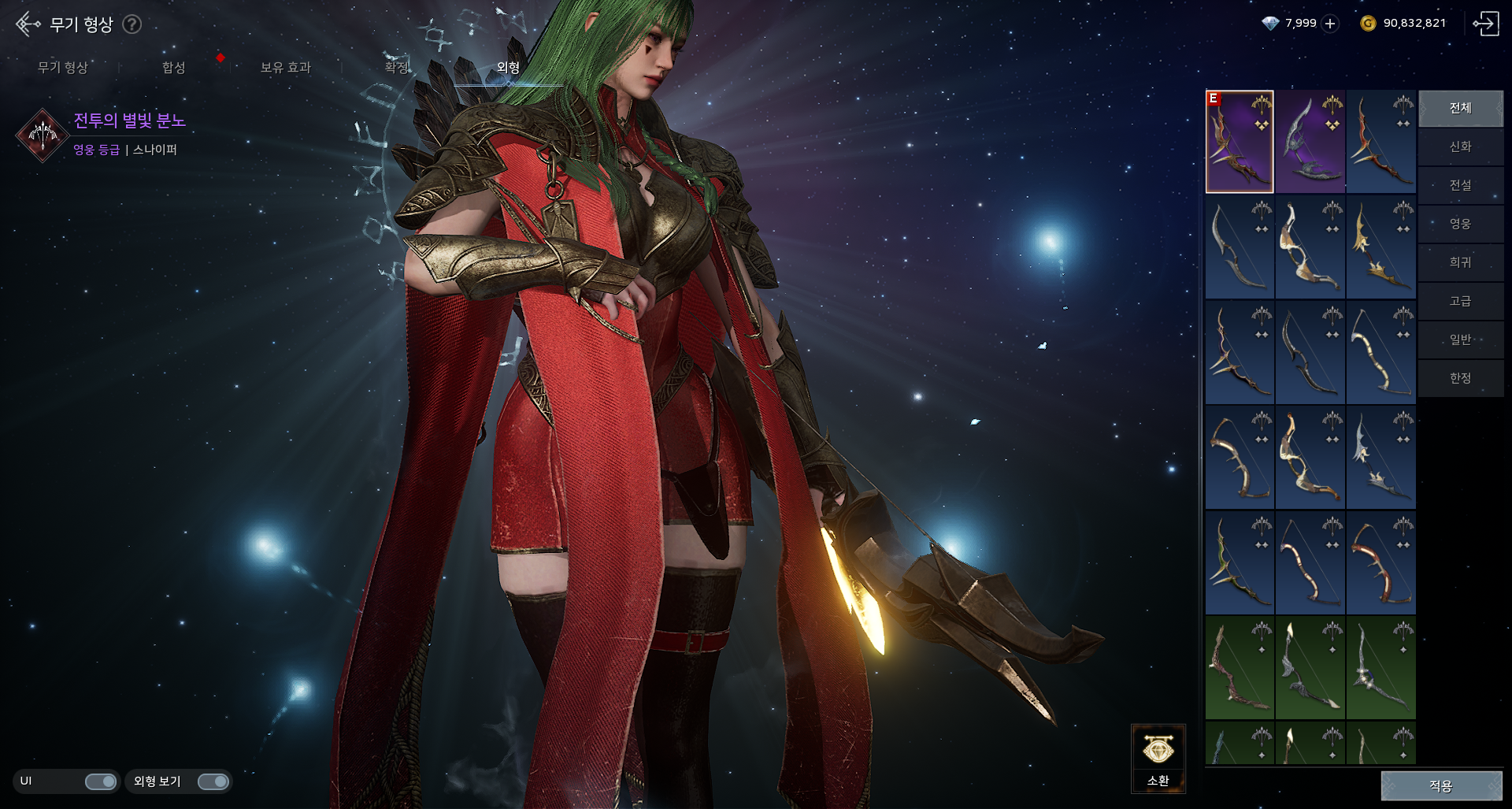
Task: Apply the appearance with 적용
Action: (1441, 785)
